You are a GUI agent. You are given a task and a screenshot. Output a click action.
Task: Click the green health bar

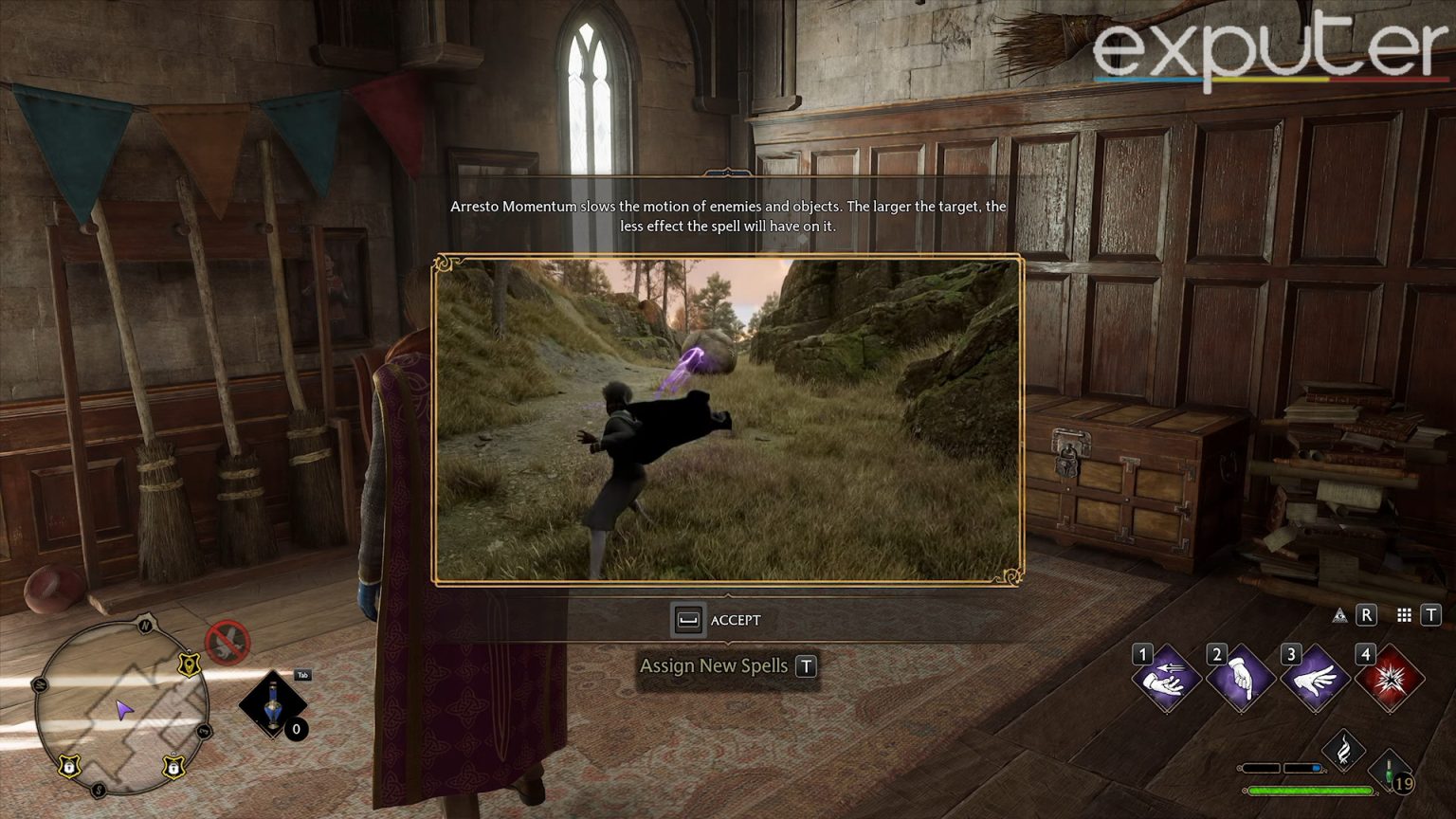(x=1310, y=790)
